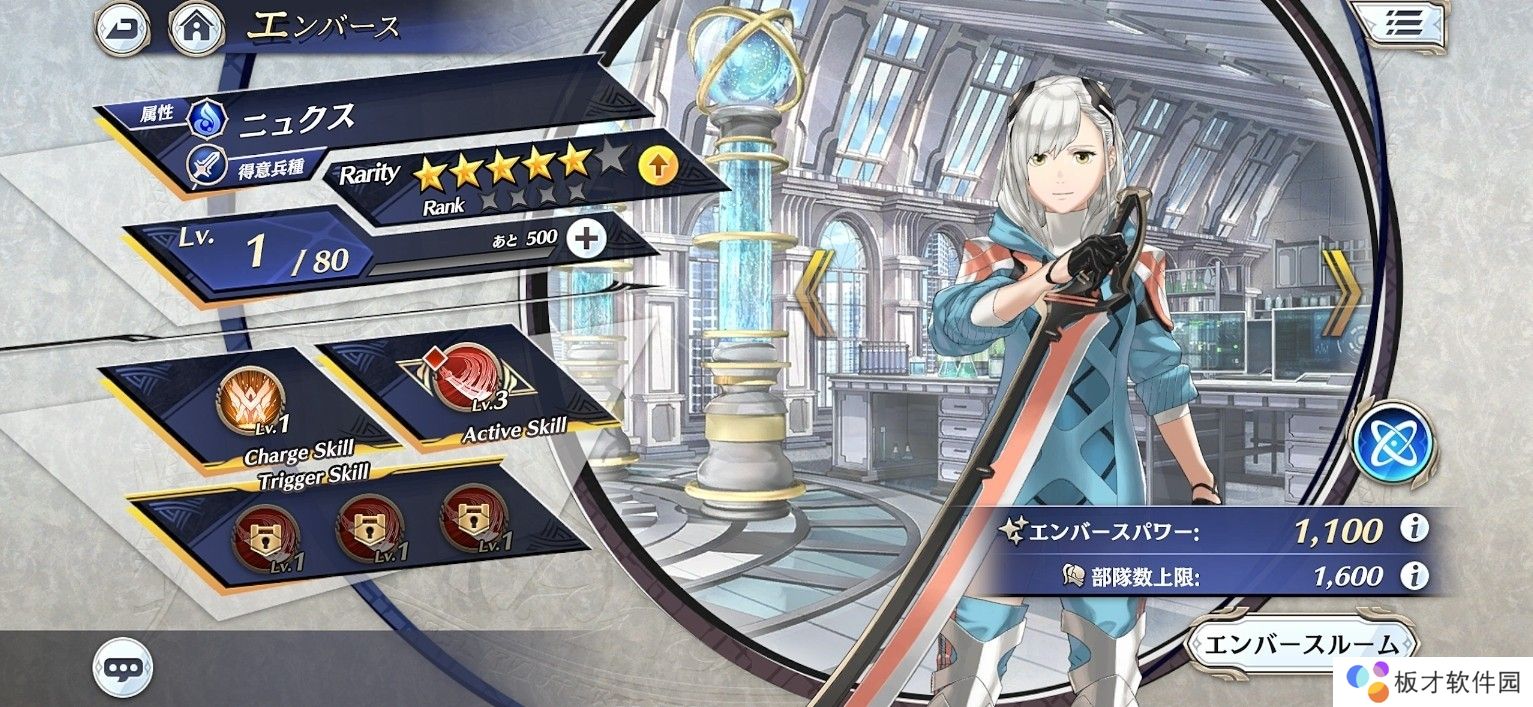
Task: Add experience with the plus button
Action: click(x=586, y=238)
